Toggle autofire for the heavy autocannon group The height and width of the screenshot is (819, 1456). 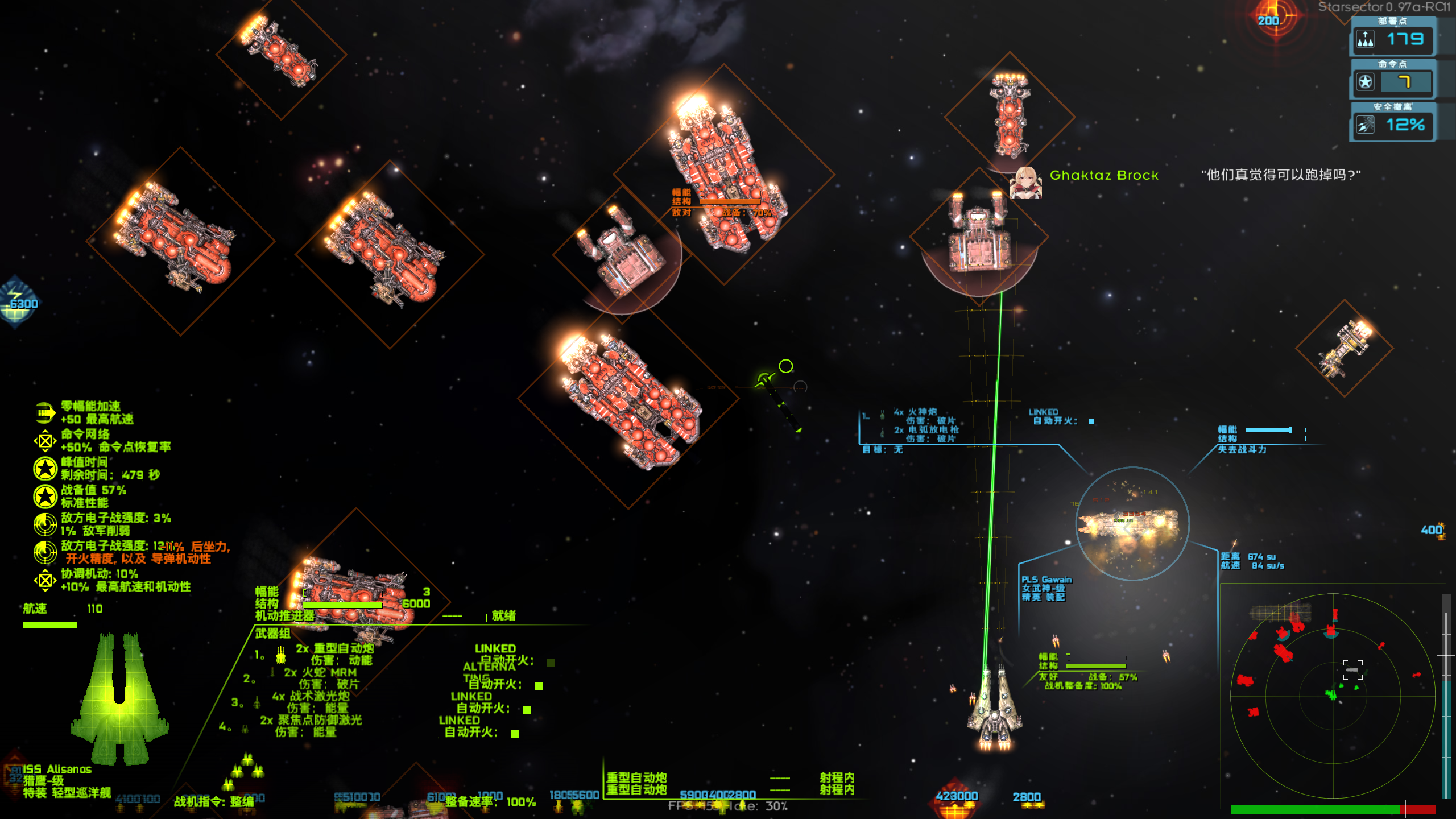pyautogui.click(x=550, y=662)
